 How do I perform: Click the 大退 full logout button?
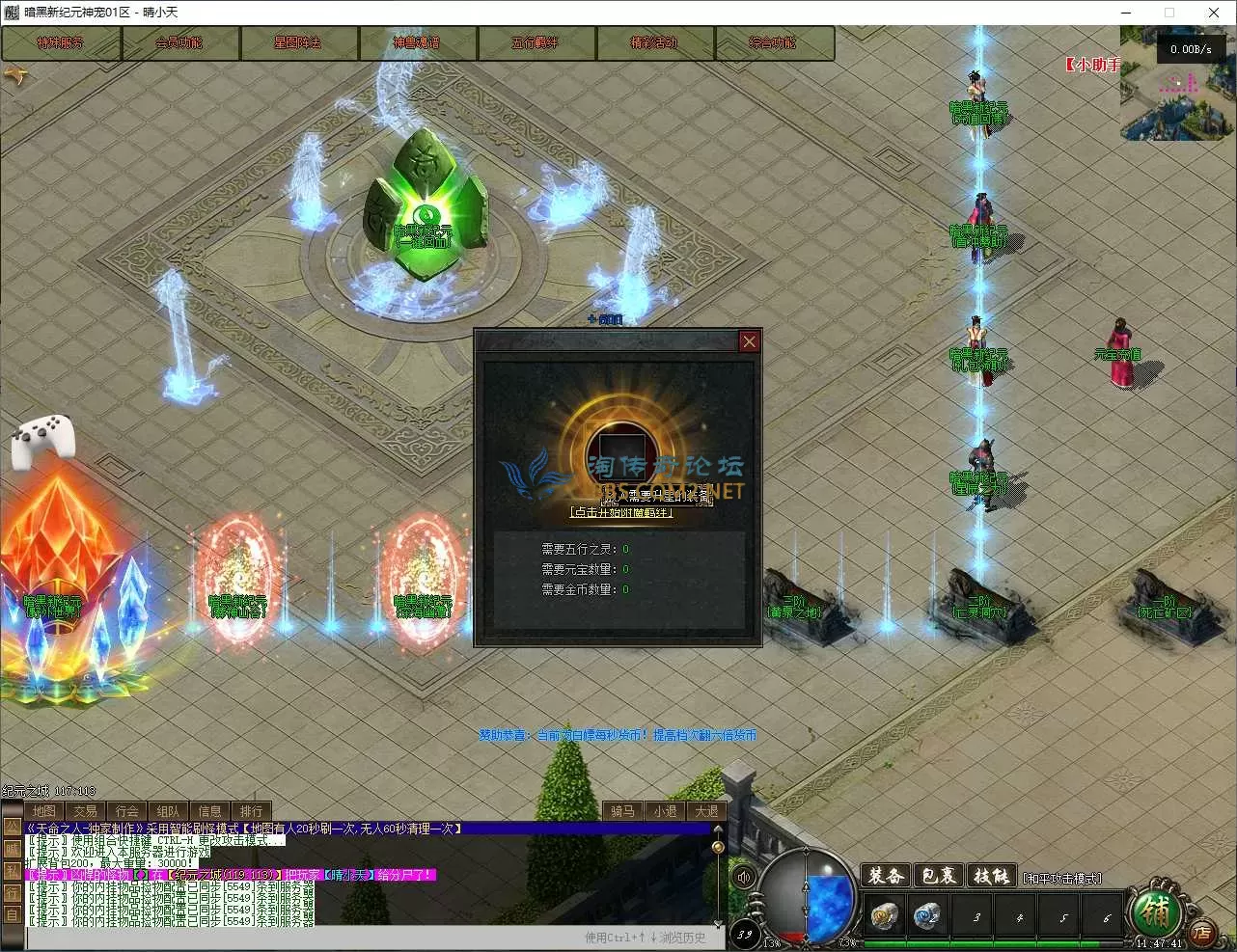pos(707,811)
